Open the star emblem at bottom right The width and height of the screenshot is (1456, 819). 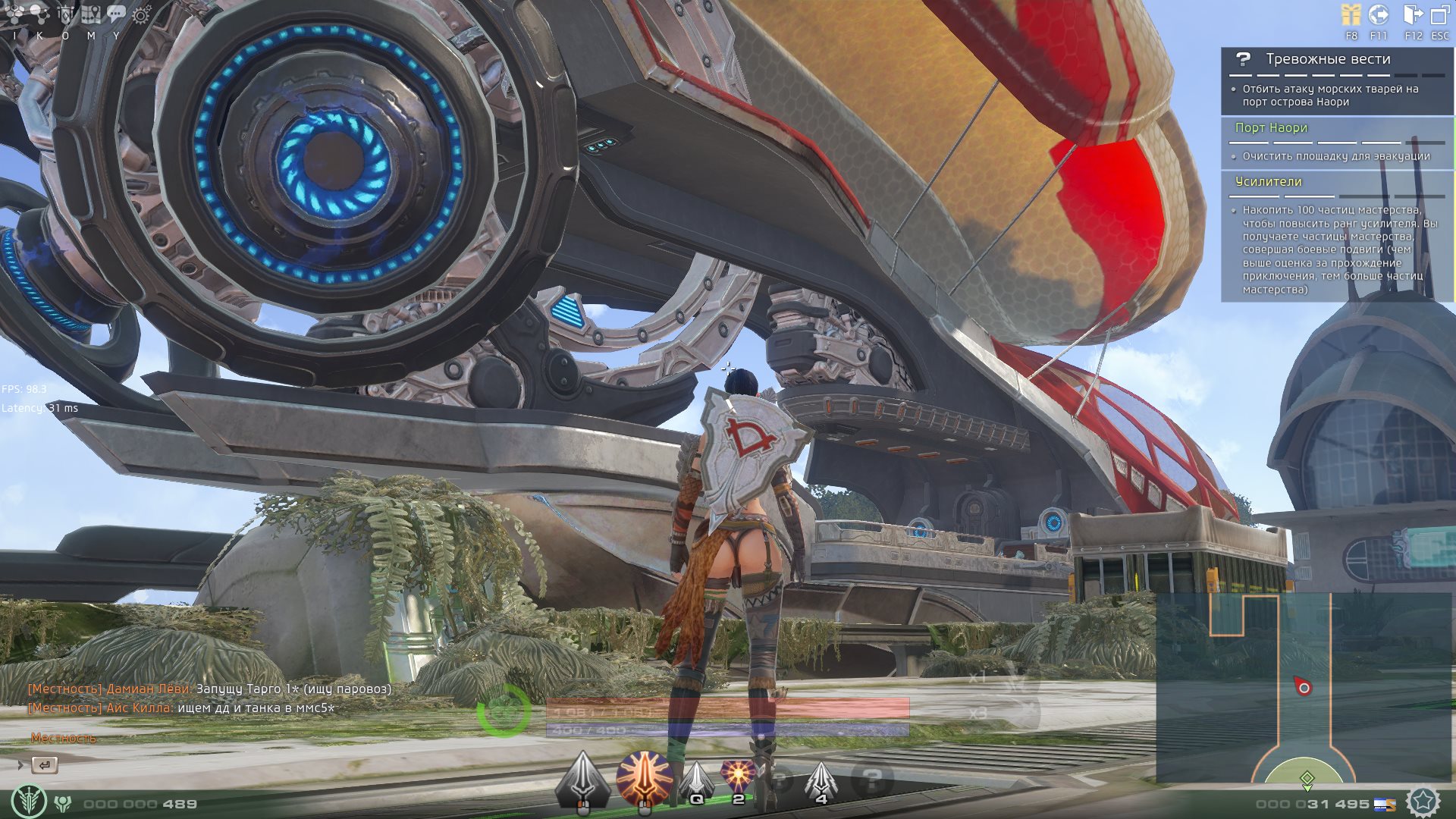[x=1423, y=802]
